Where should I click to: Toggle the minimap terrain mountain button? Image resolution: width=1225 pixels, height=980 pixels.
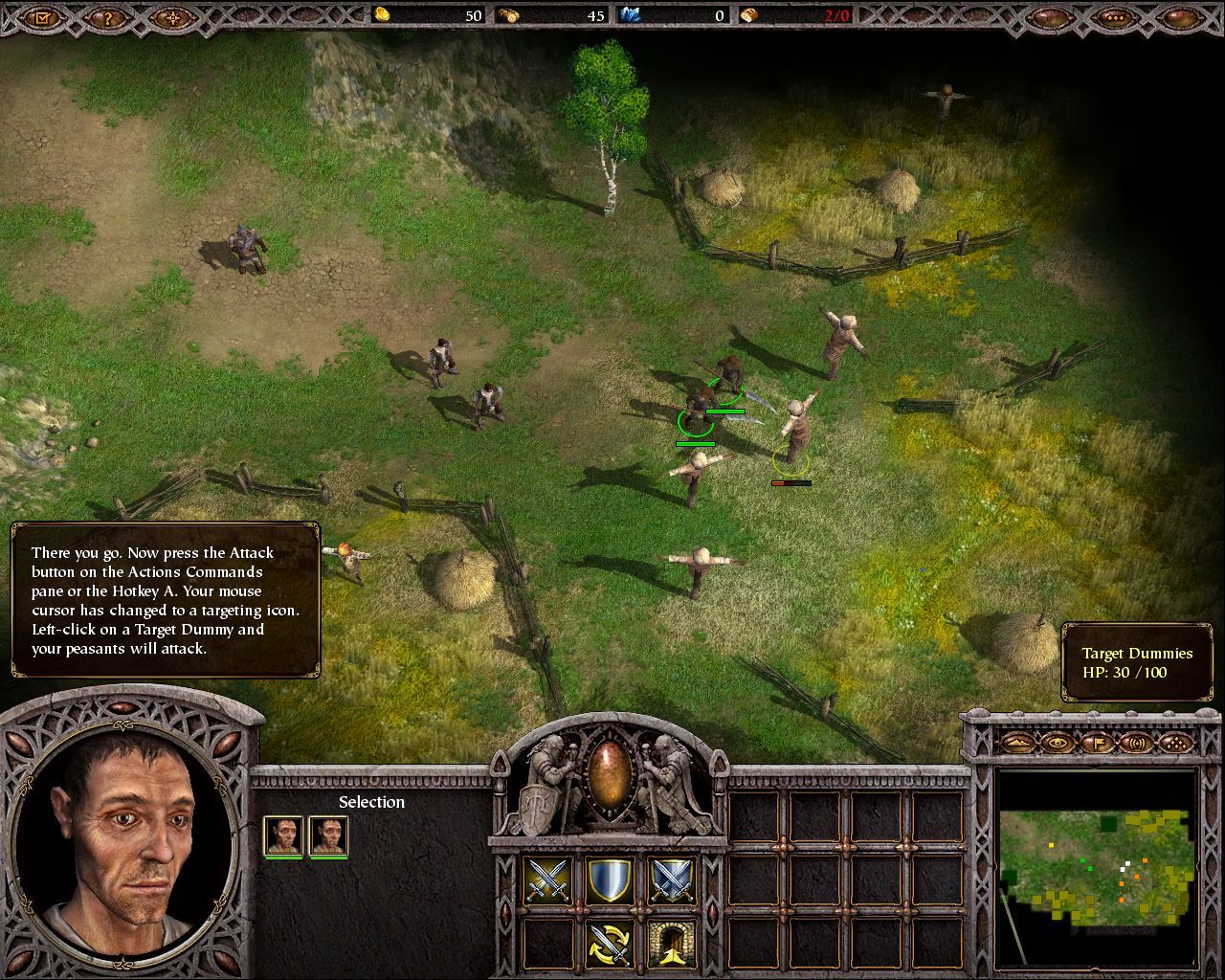point(1018,742)
